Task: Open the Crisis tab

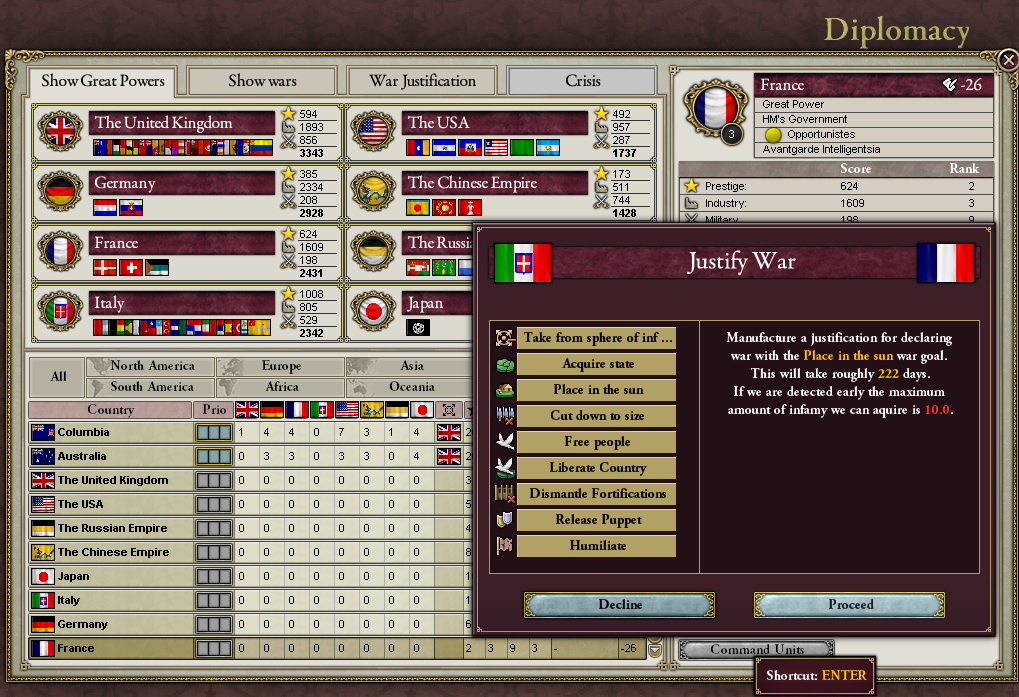Action: (582, 81)
